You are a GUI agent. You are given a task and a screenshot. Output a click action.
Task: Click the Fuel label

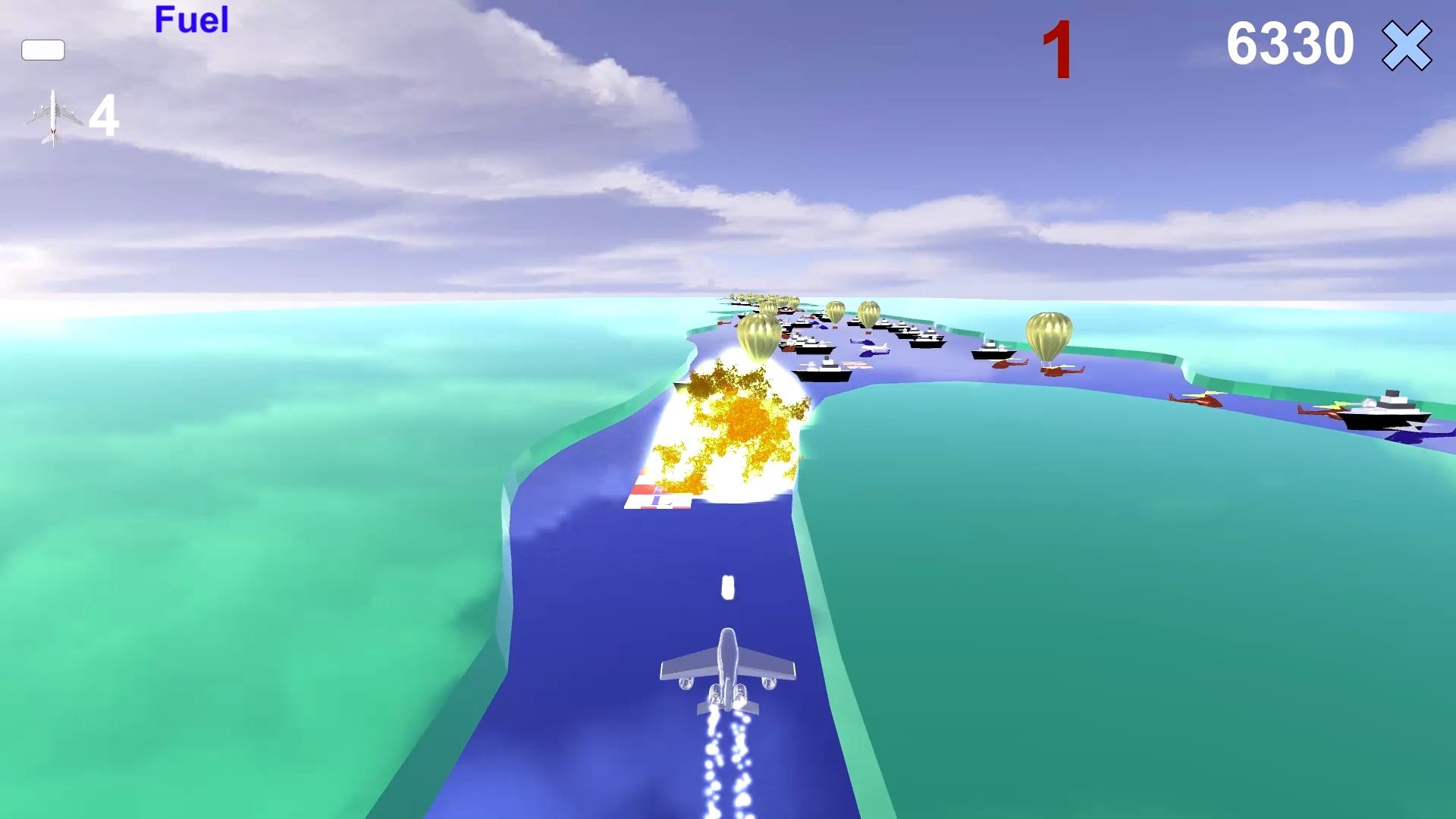click(191, 20)
